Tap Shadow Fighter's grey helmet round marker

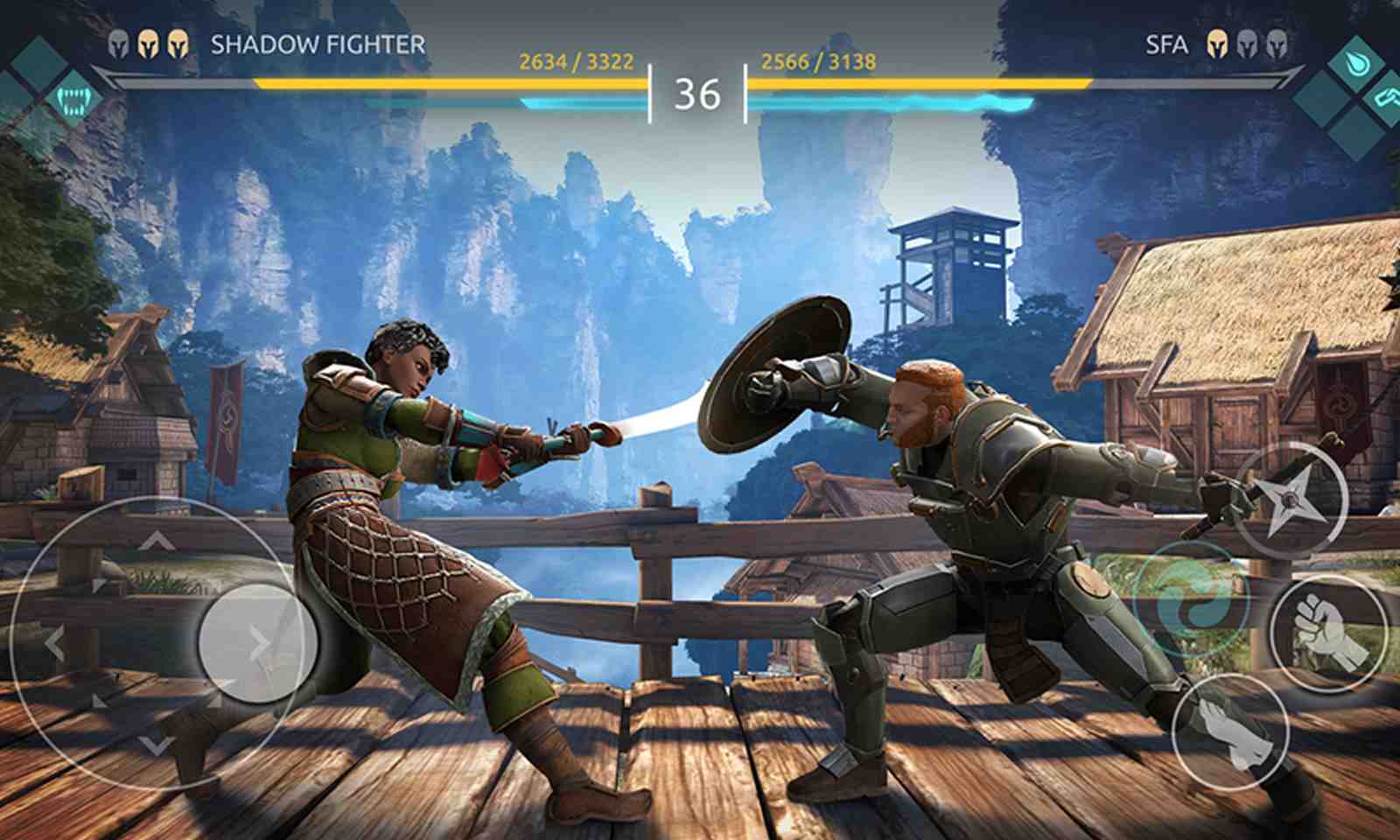(x=116, y=42)
